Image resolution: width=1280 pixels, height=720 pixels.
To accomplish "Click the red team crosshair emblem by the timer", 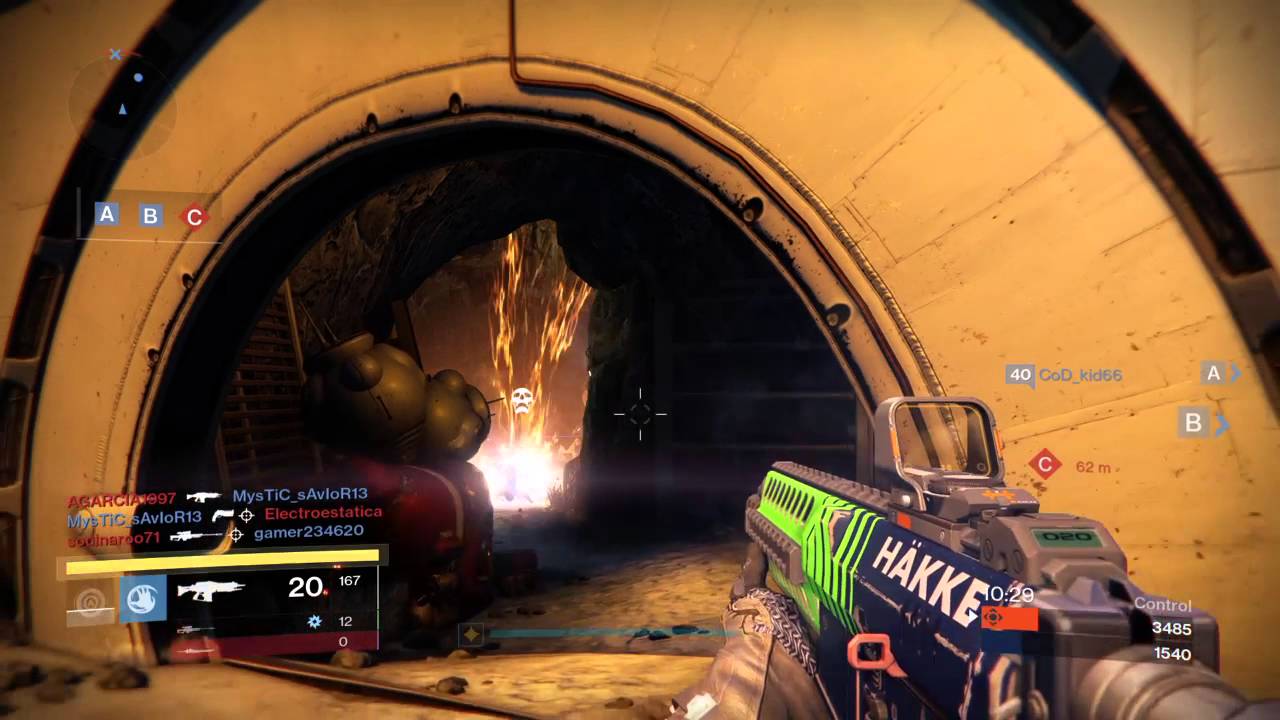I will point(993,618).
